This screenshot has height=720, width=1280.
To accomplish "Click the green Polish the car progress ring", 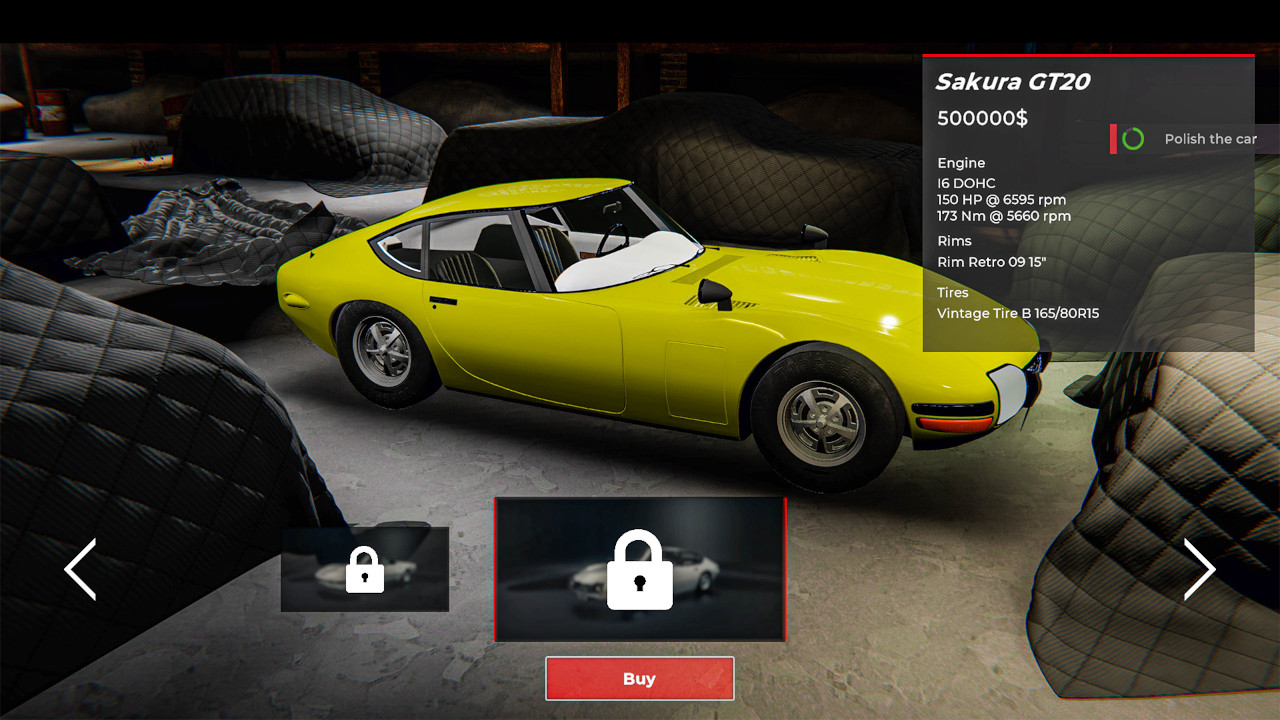I will coord(1132,139).
